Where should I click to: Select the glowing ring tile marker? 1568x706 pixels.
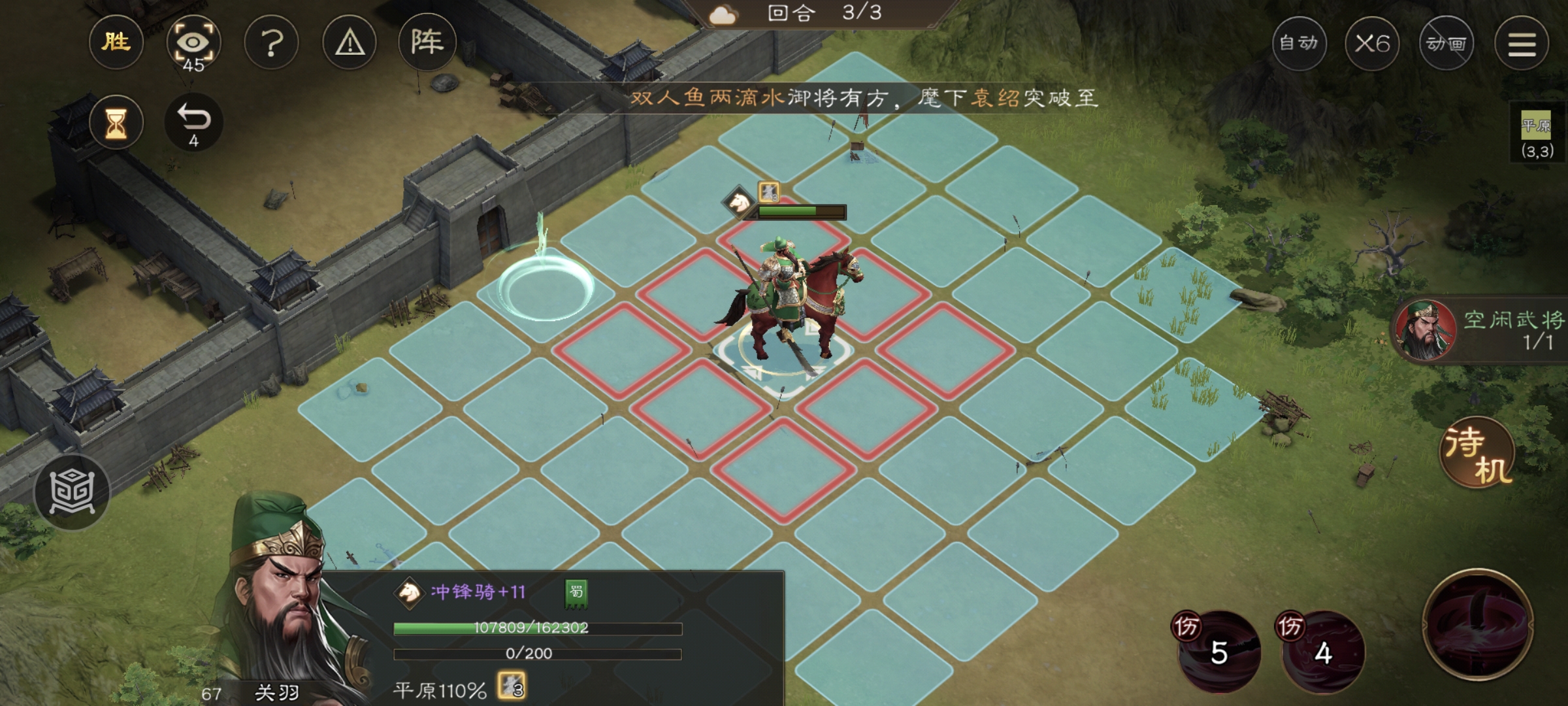(546, 288)
